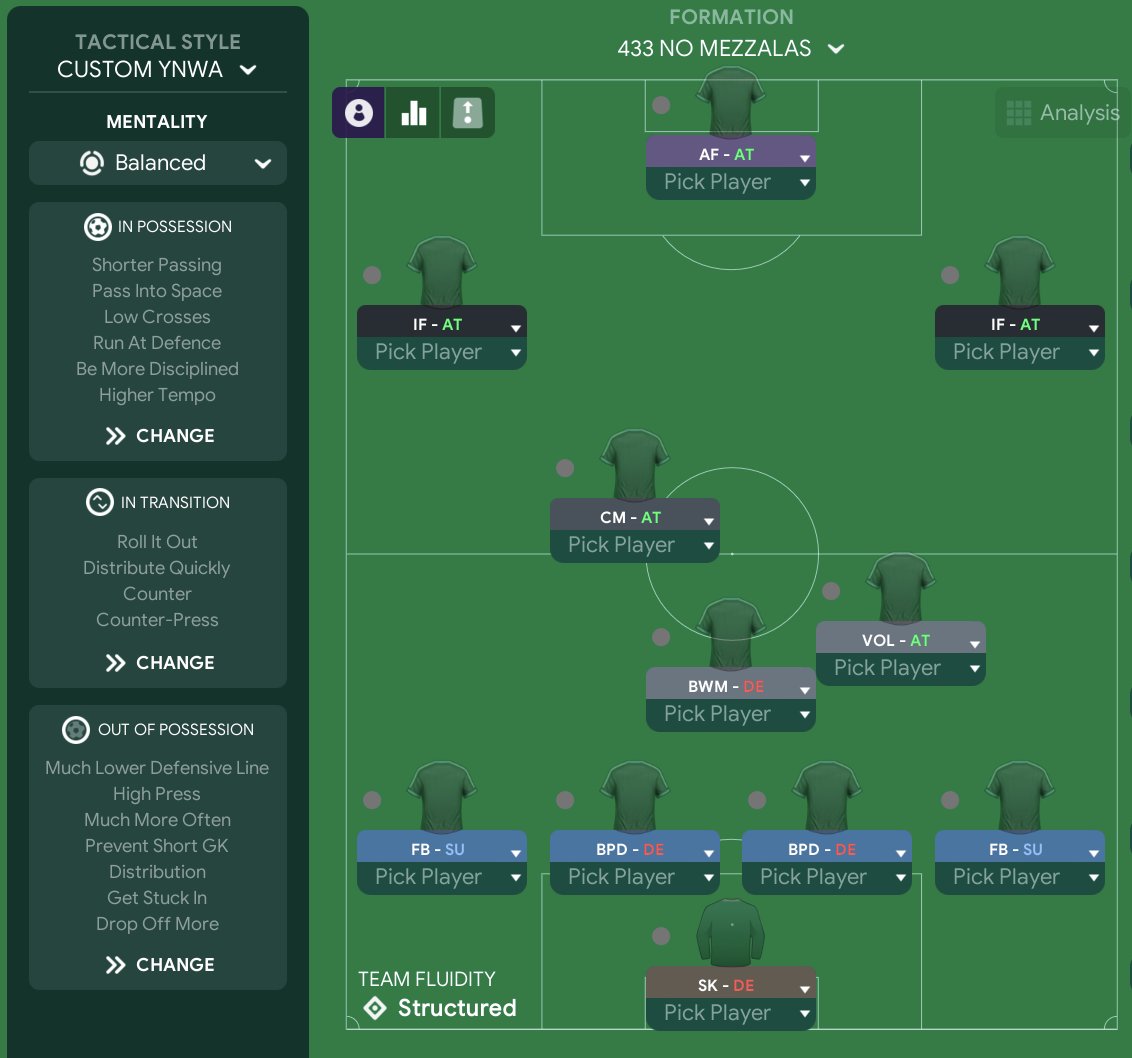The height and width of the screenshot is (1058, 1132).
Task: Open the Analysis panel
Action: pyautogui.click(x=1062, y=113)
